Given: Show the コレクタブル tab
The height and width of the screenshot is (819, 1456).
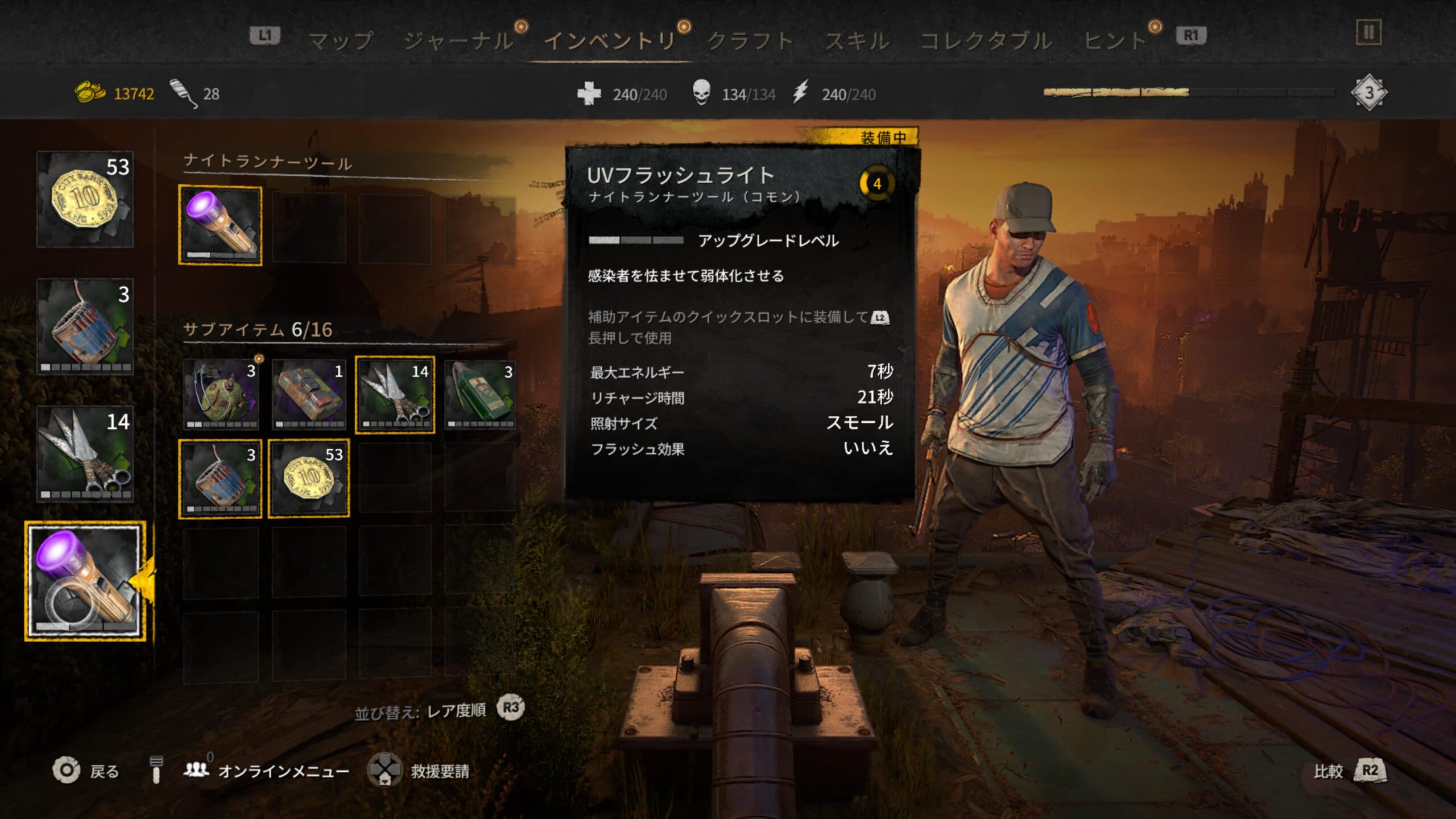Looking at the screenshot, I should (986, 41).
